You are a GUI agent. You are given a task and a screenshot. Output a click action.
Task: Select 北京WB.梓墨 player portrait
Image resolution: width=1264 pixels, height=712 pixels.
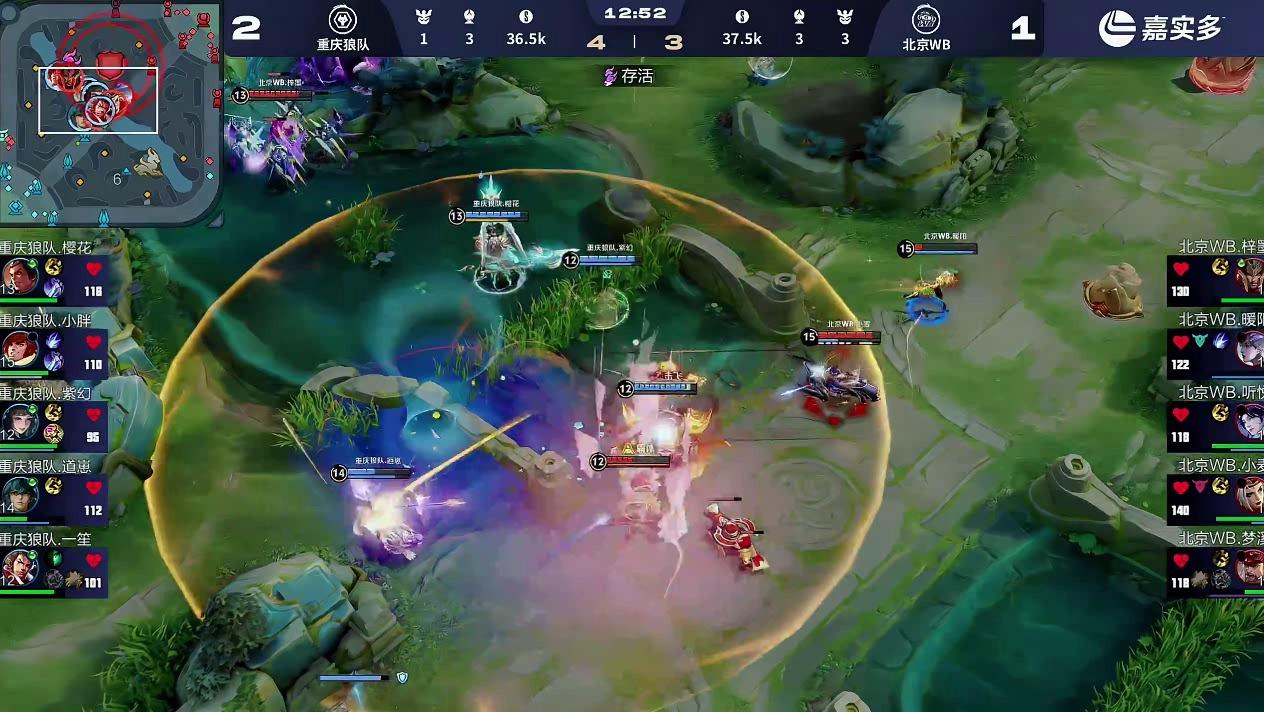coord(1248,277)
